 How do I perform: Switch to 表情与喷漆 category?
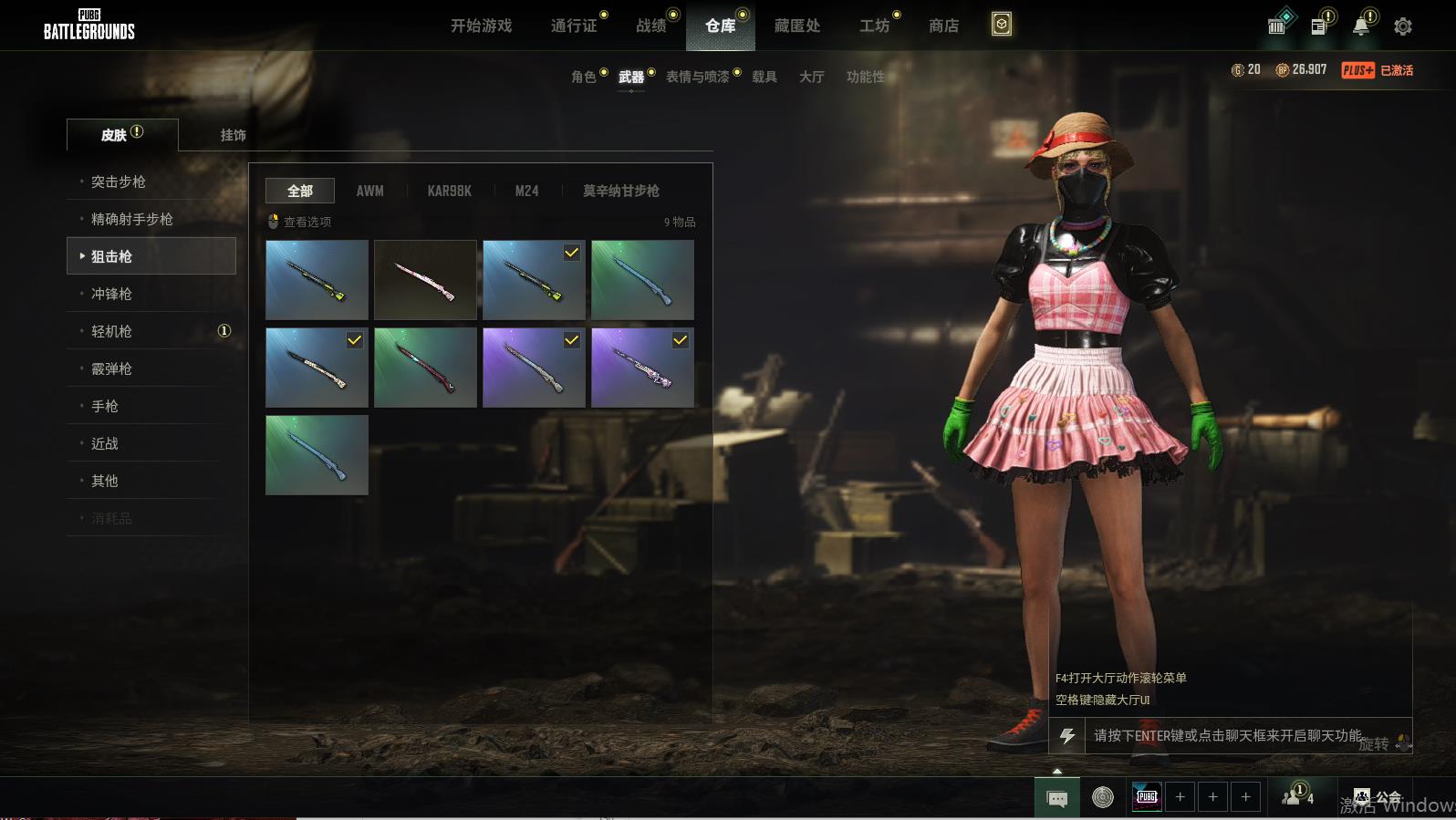coord(698,77)
